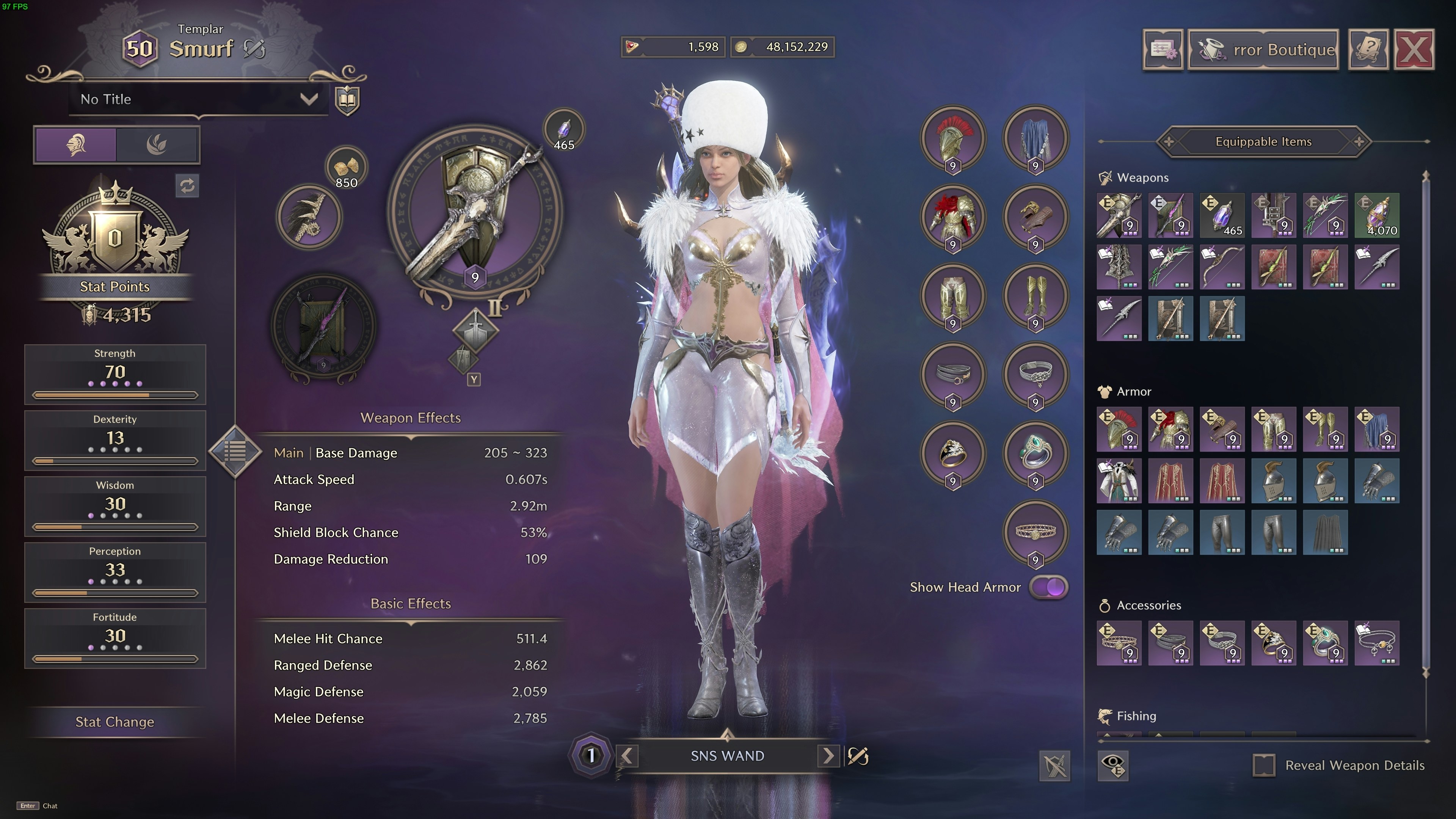
Task: Select the emerald ring equipment slot
Action: (1035, 453)
